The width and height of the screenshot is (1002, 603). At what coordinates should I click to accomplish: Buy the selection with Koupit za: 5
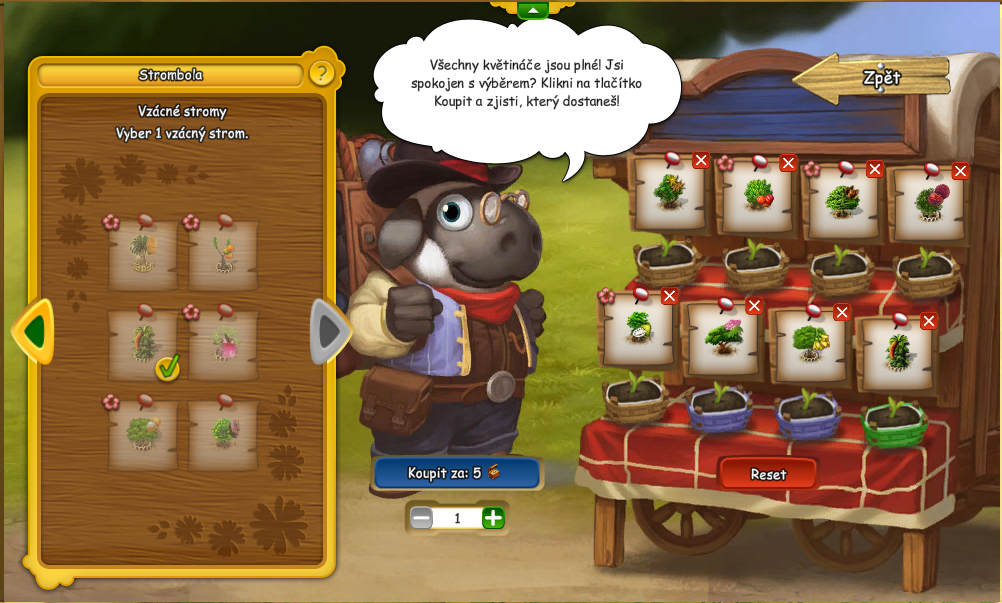point(456,473)
